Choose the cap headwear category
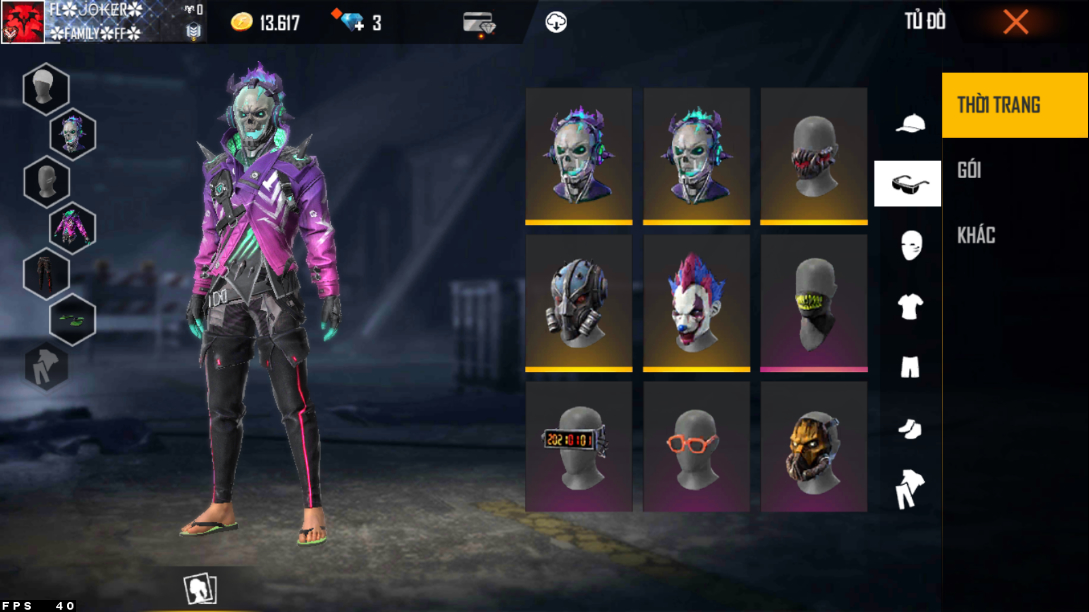 (909, 123)
